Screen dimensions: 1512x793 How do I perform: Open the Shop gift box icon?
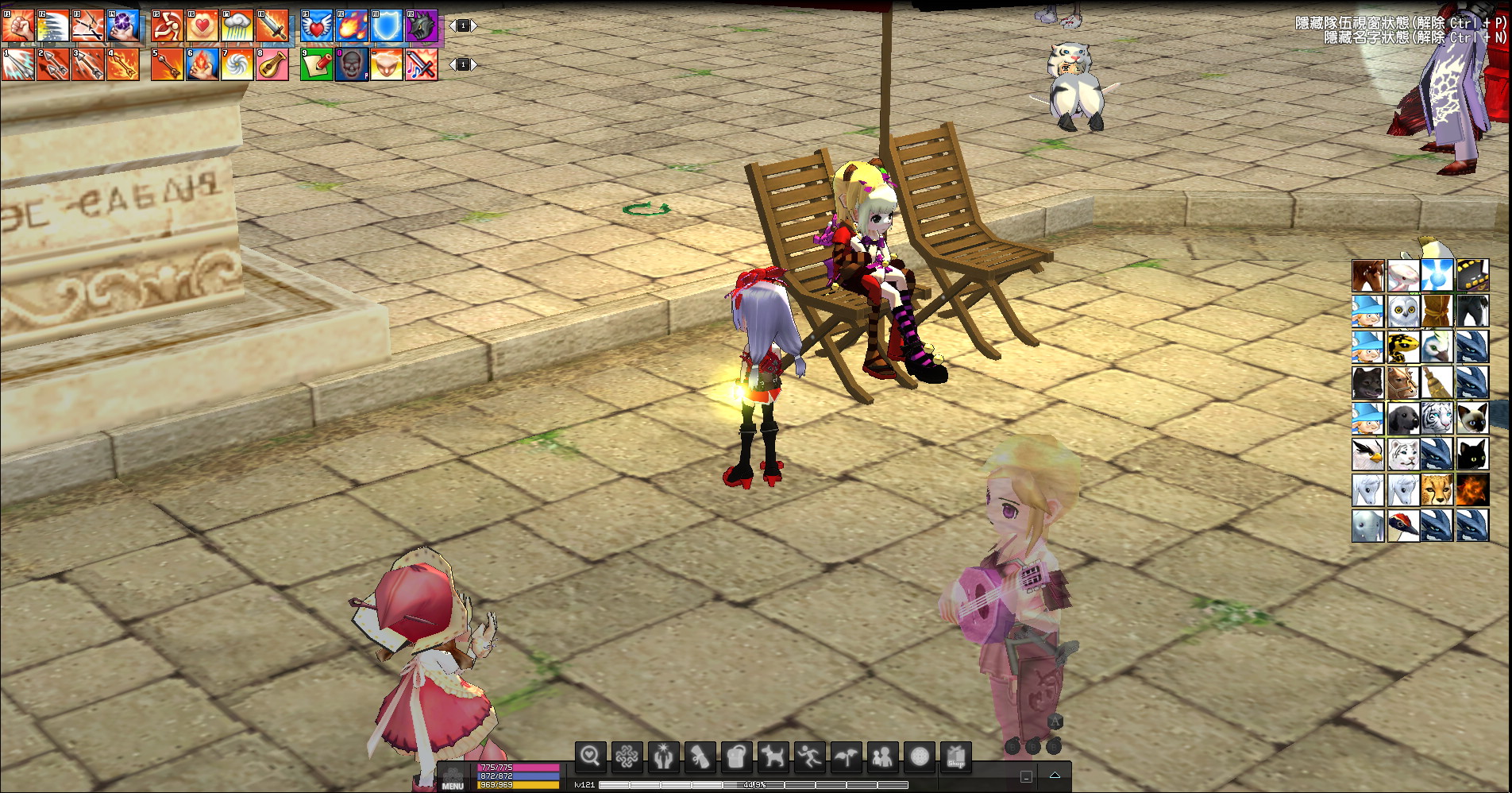click(955, 756)
